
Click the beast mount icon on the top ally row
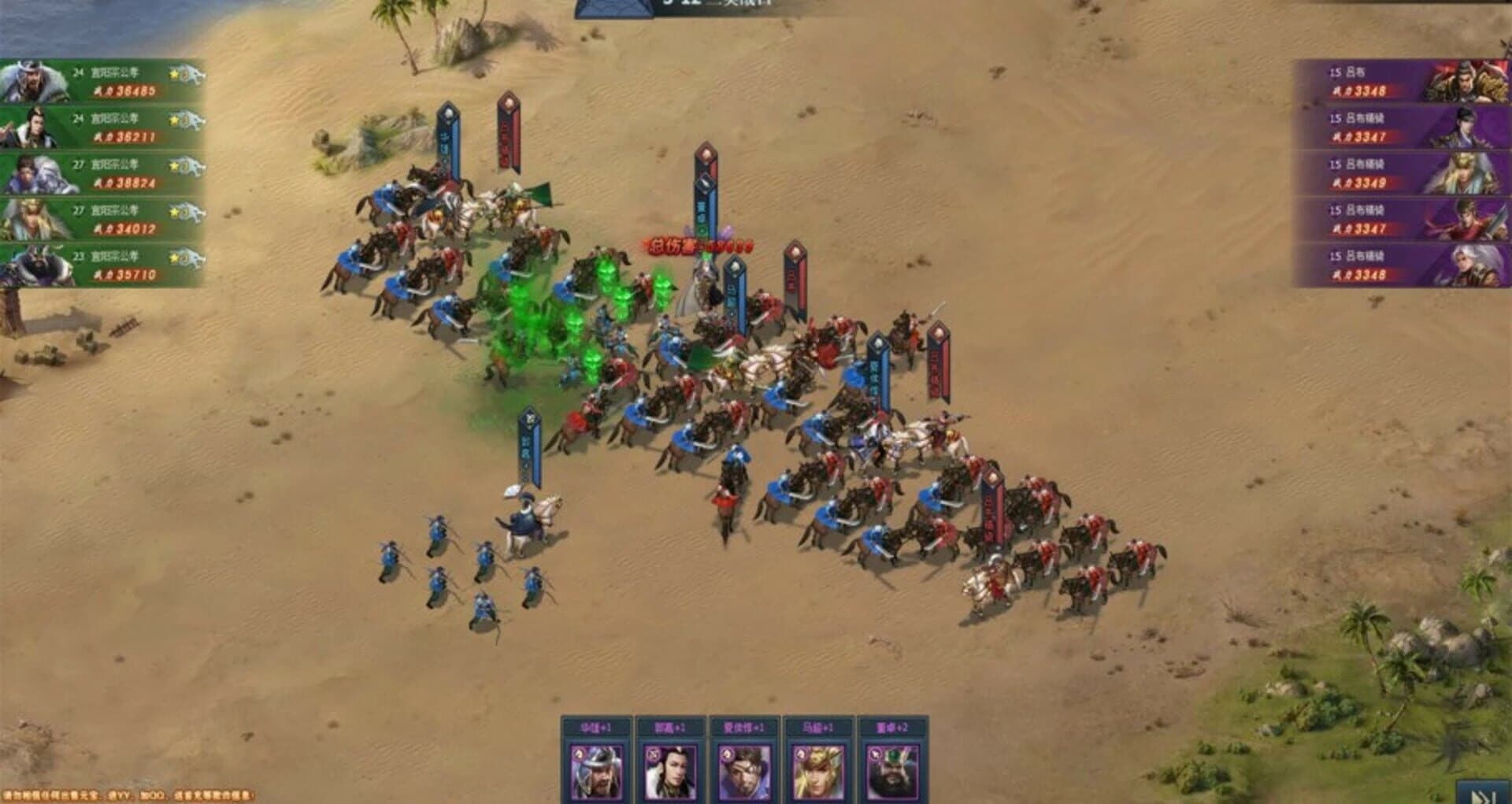(x=194, y=74)
